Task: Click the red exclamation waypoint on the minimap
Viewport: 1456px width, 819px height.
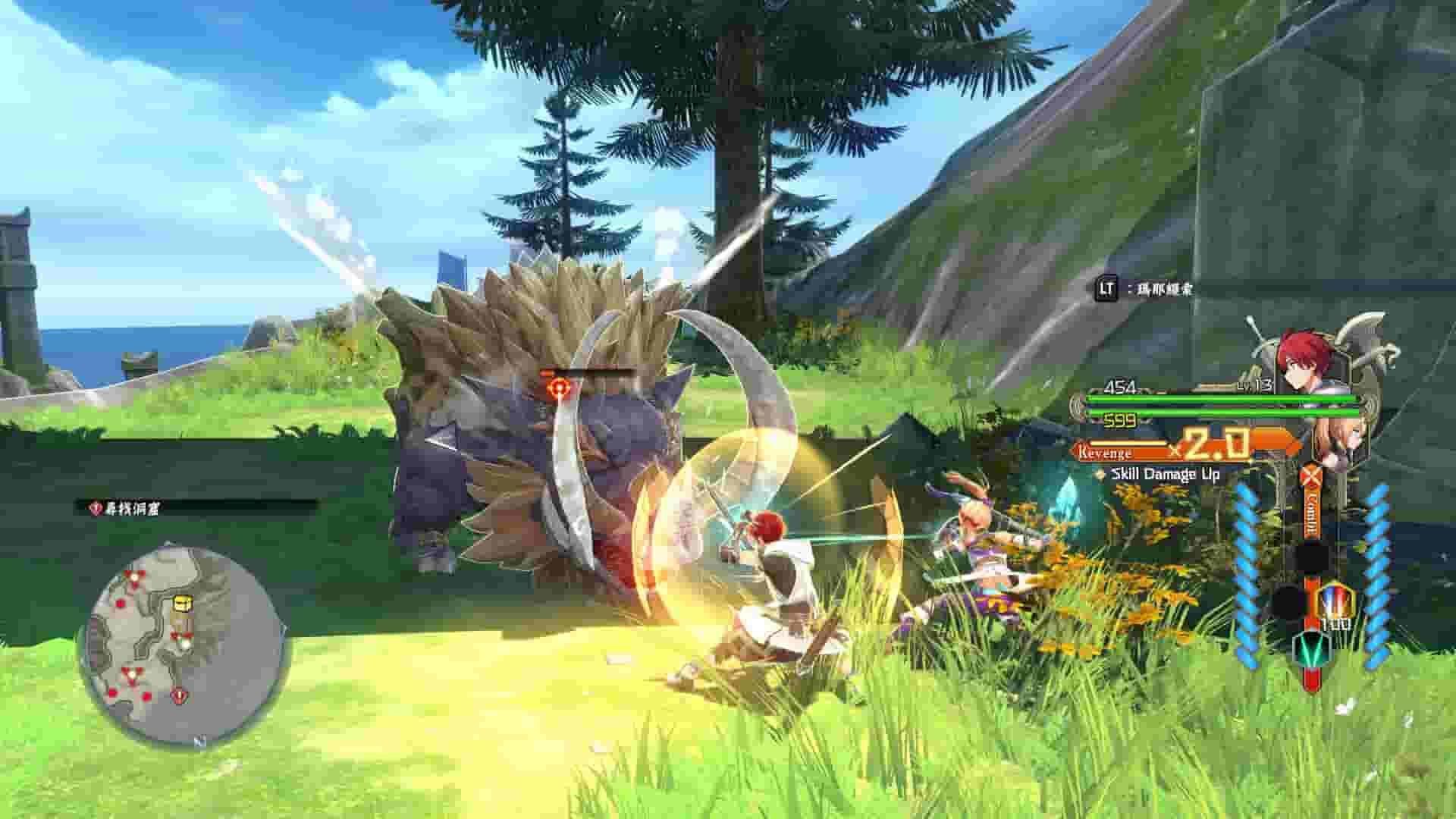Action: (x=179, y=695)
